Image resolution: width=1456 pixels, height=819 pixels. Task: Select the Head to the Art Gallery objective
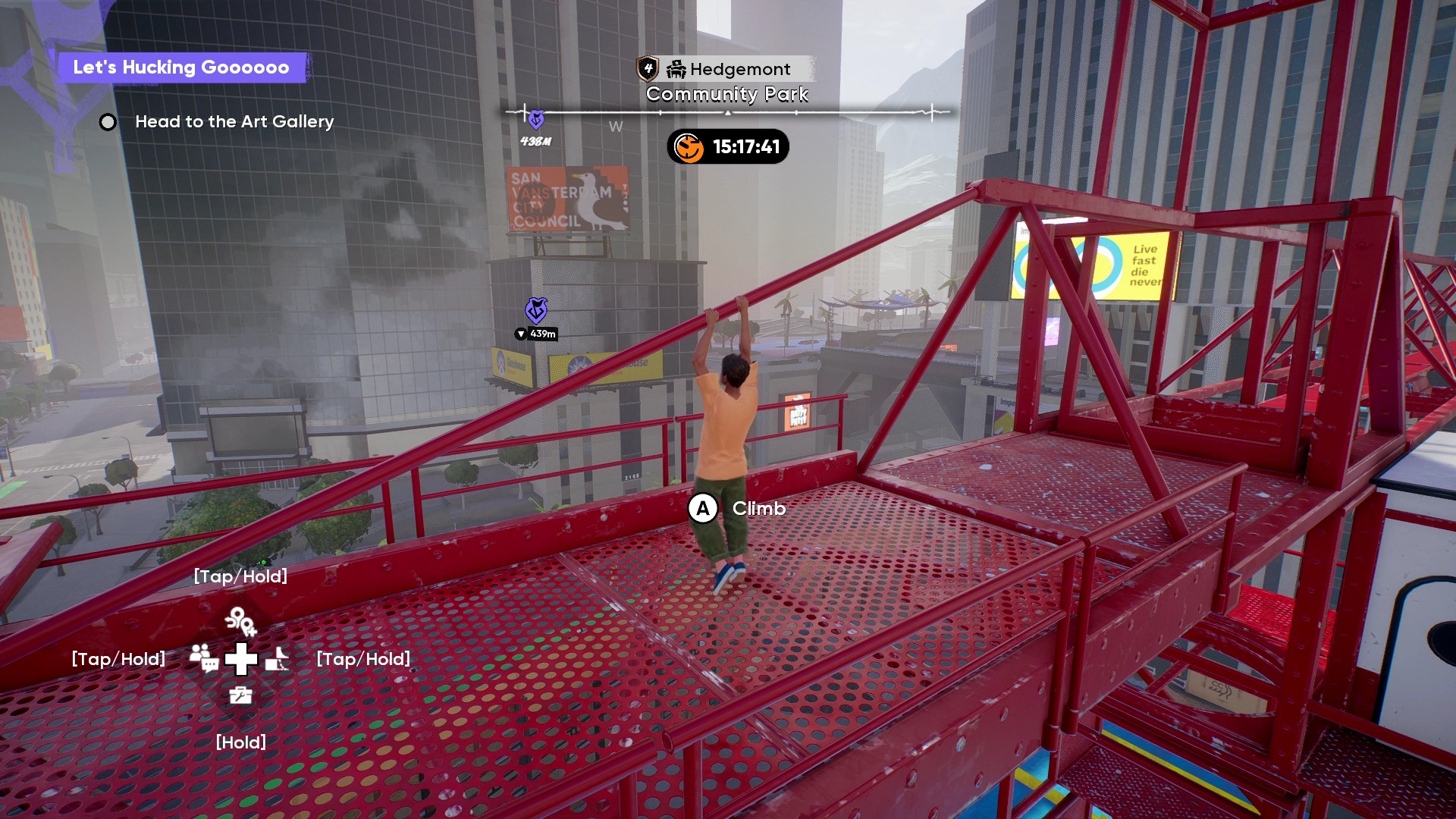tap(234, 121)
